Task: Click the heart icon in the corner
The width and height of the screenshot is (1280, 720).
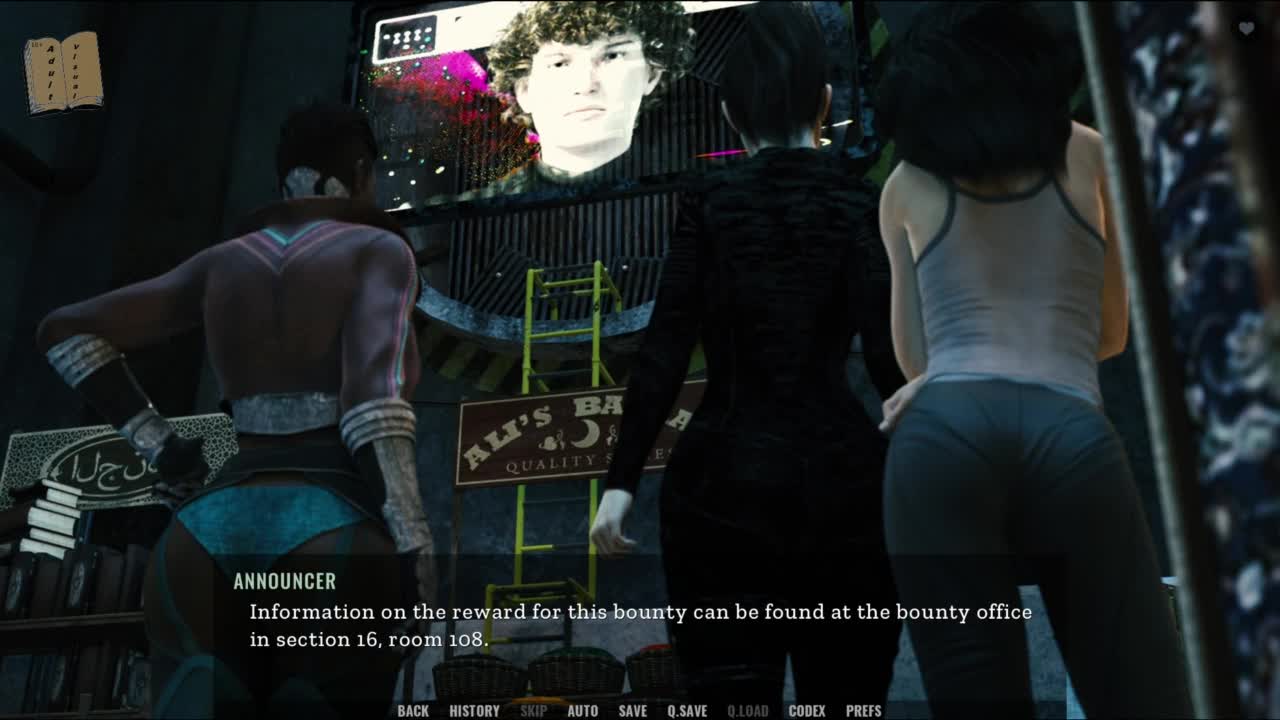Action: 1246,29
